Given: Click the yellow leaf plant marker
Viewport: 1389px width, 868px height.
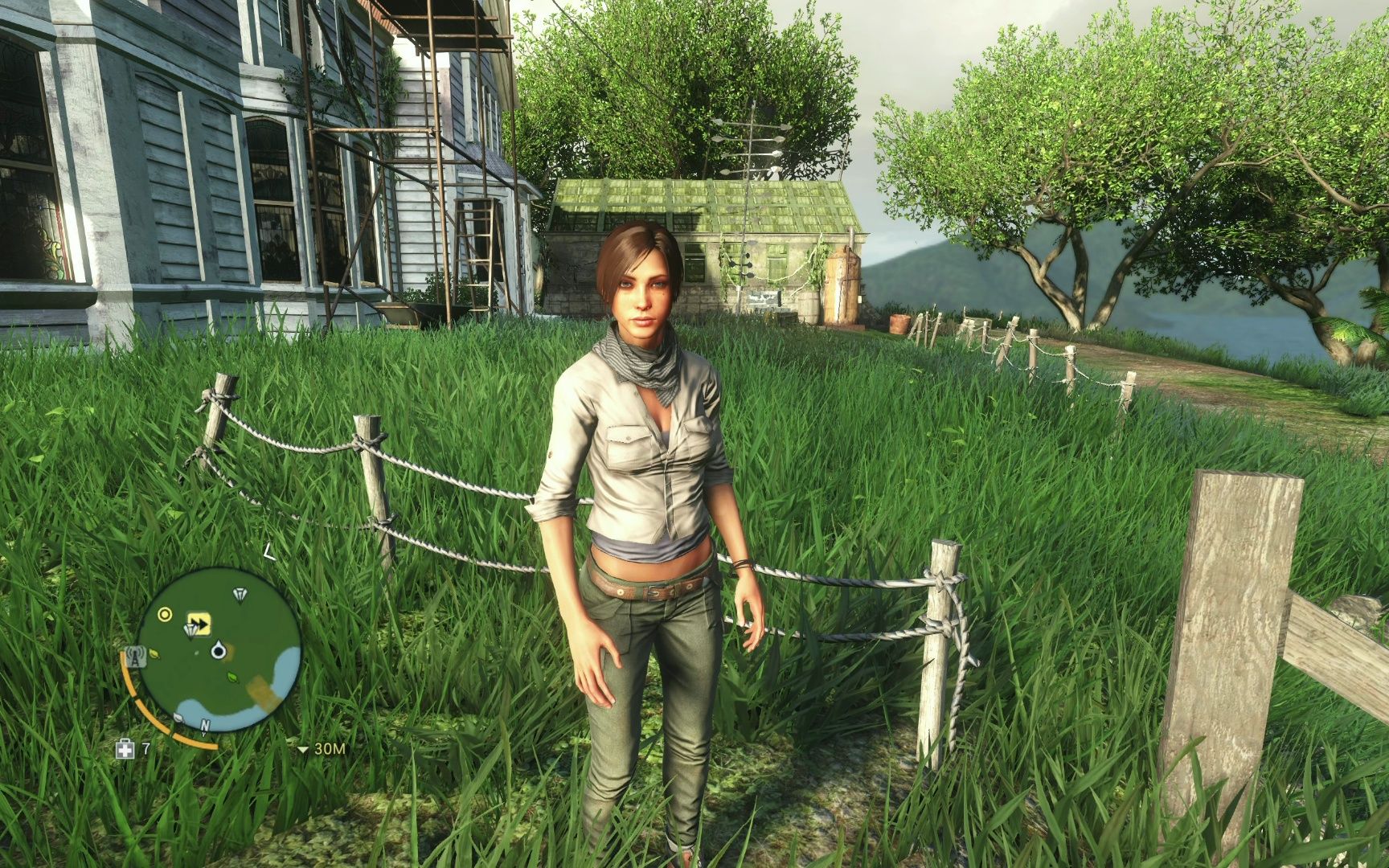Looking at the screenshot, I should pos(154,654).
